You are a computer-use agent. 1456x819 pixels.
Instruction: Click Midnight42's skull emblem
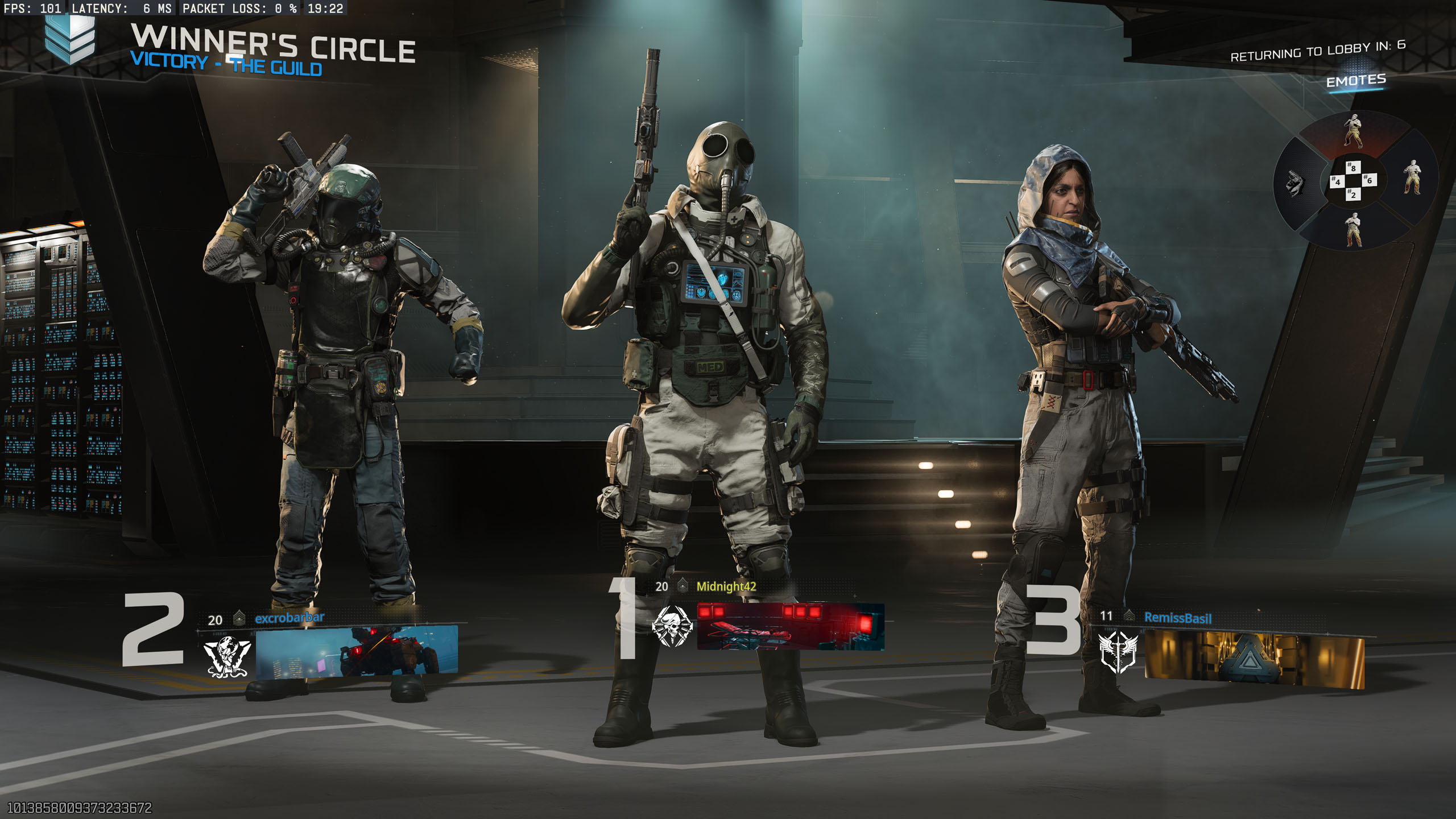coord(672,627)
